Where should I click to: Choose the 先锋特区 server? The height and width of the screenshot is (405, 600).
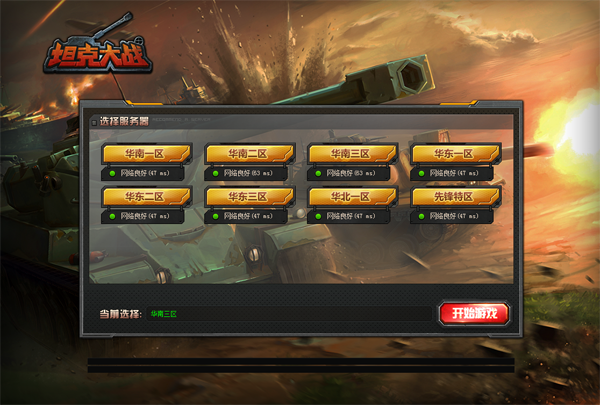click(455, 196)
